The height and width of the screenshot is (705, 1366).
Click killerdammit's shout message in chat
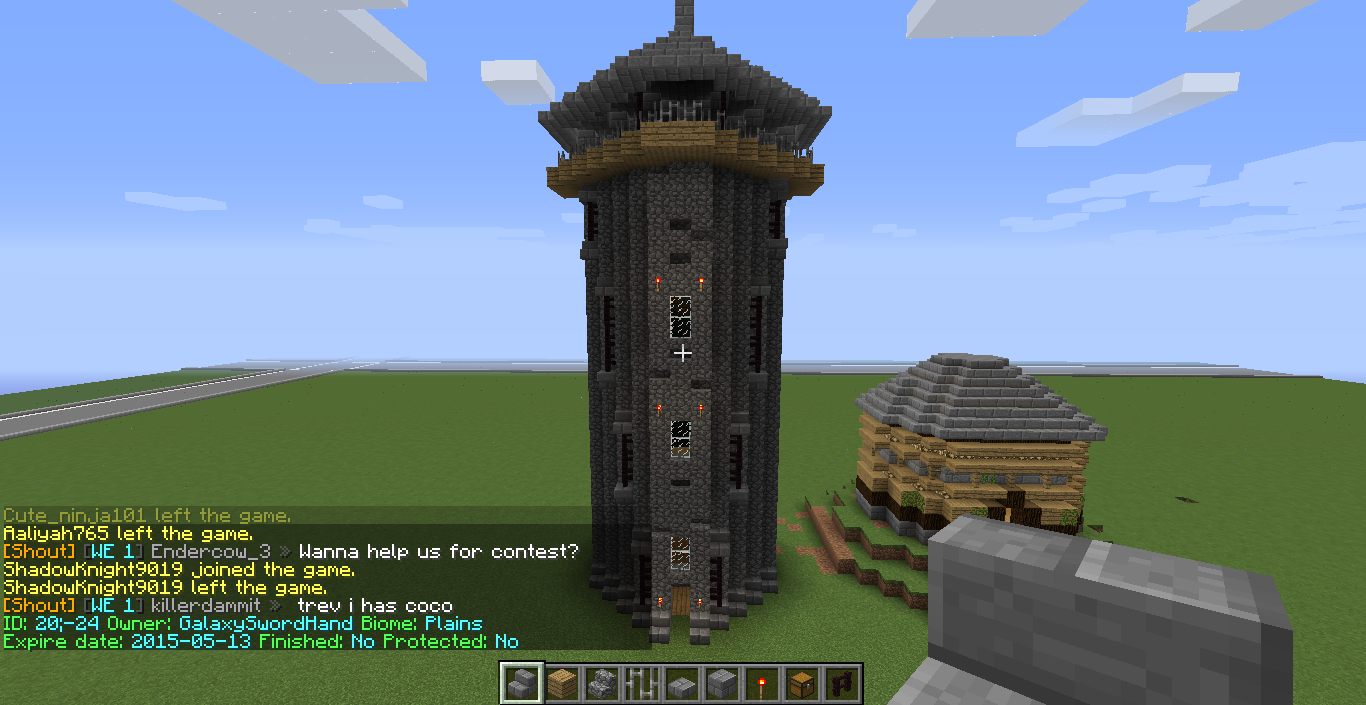click(x=373, y=606)
